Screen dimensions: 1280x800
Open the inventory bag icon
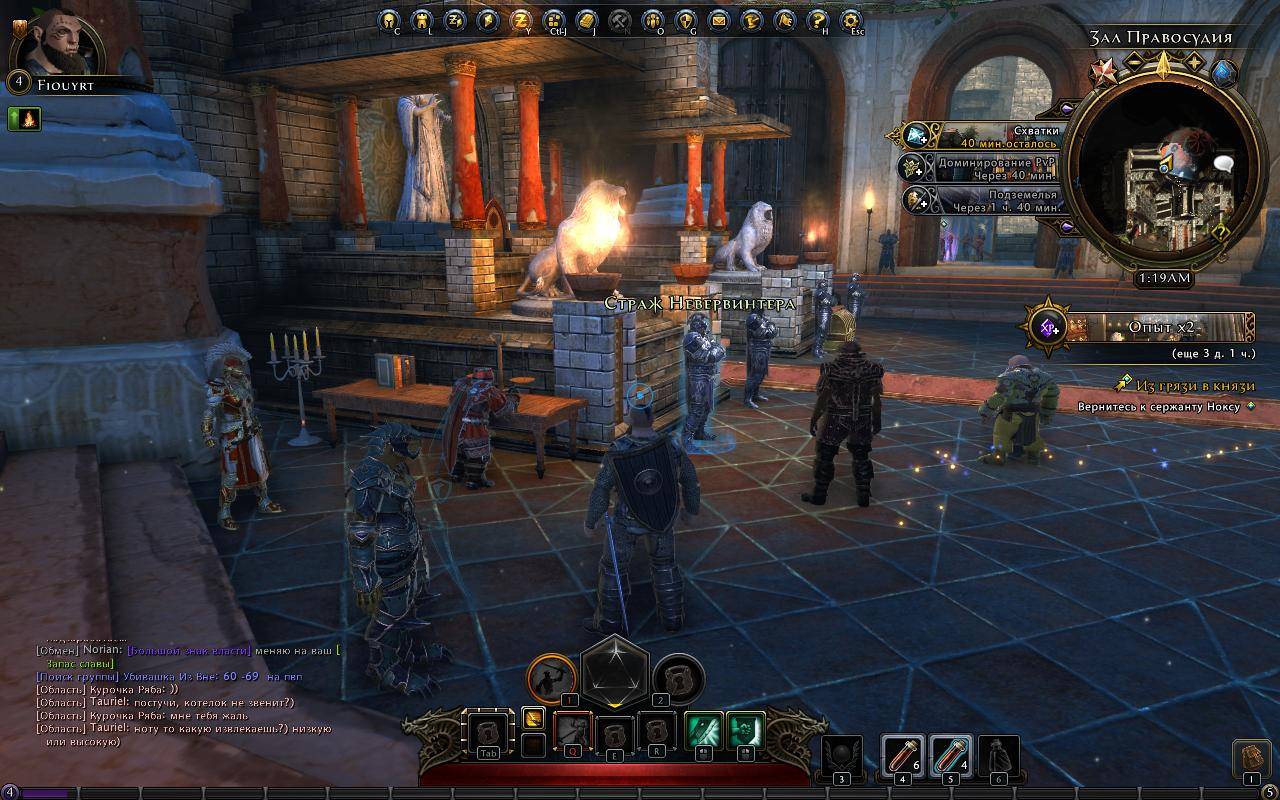(1250, 759)
